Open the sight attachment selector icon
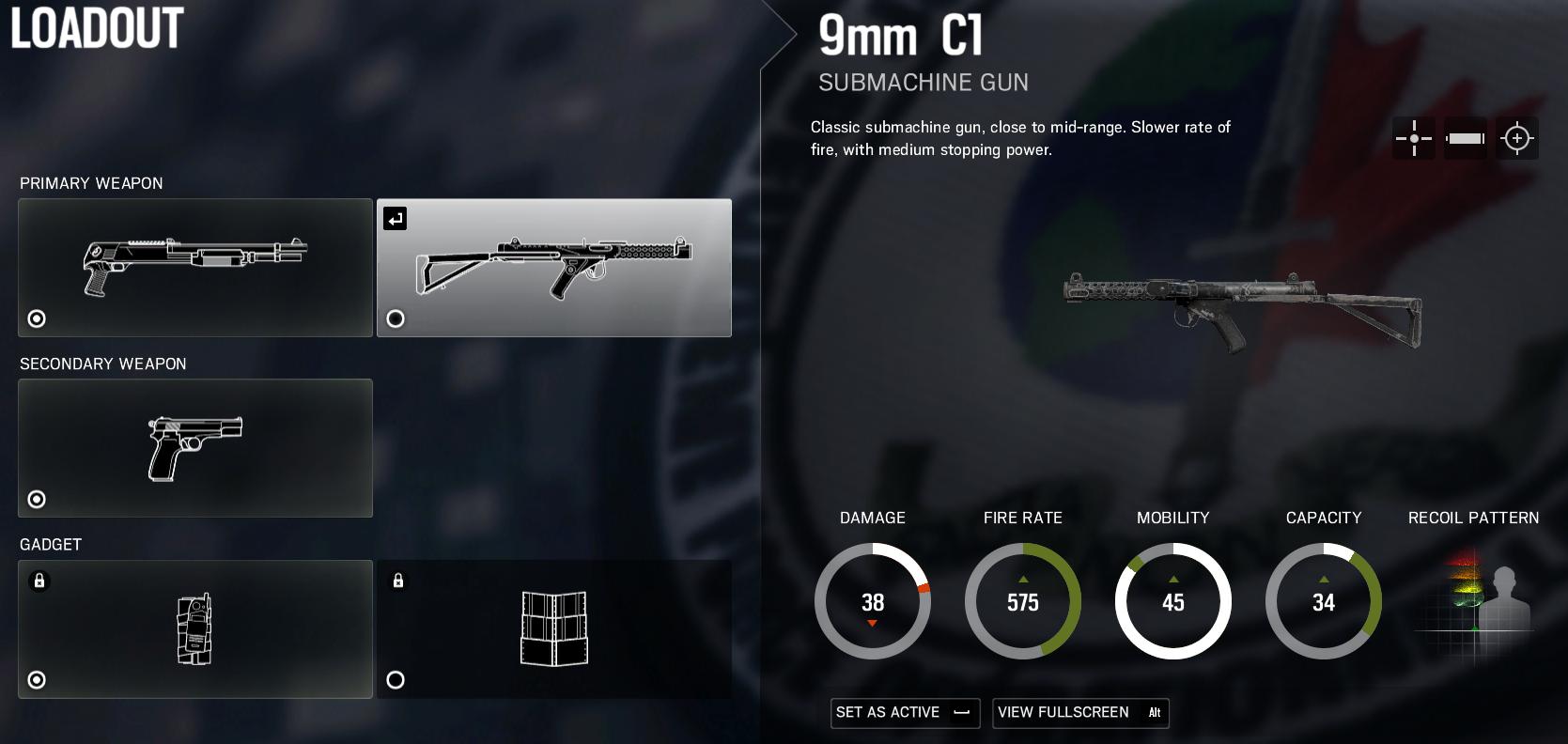 point(1414,138)
